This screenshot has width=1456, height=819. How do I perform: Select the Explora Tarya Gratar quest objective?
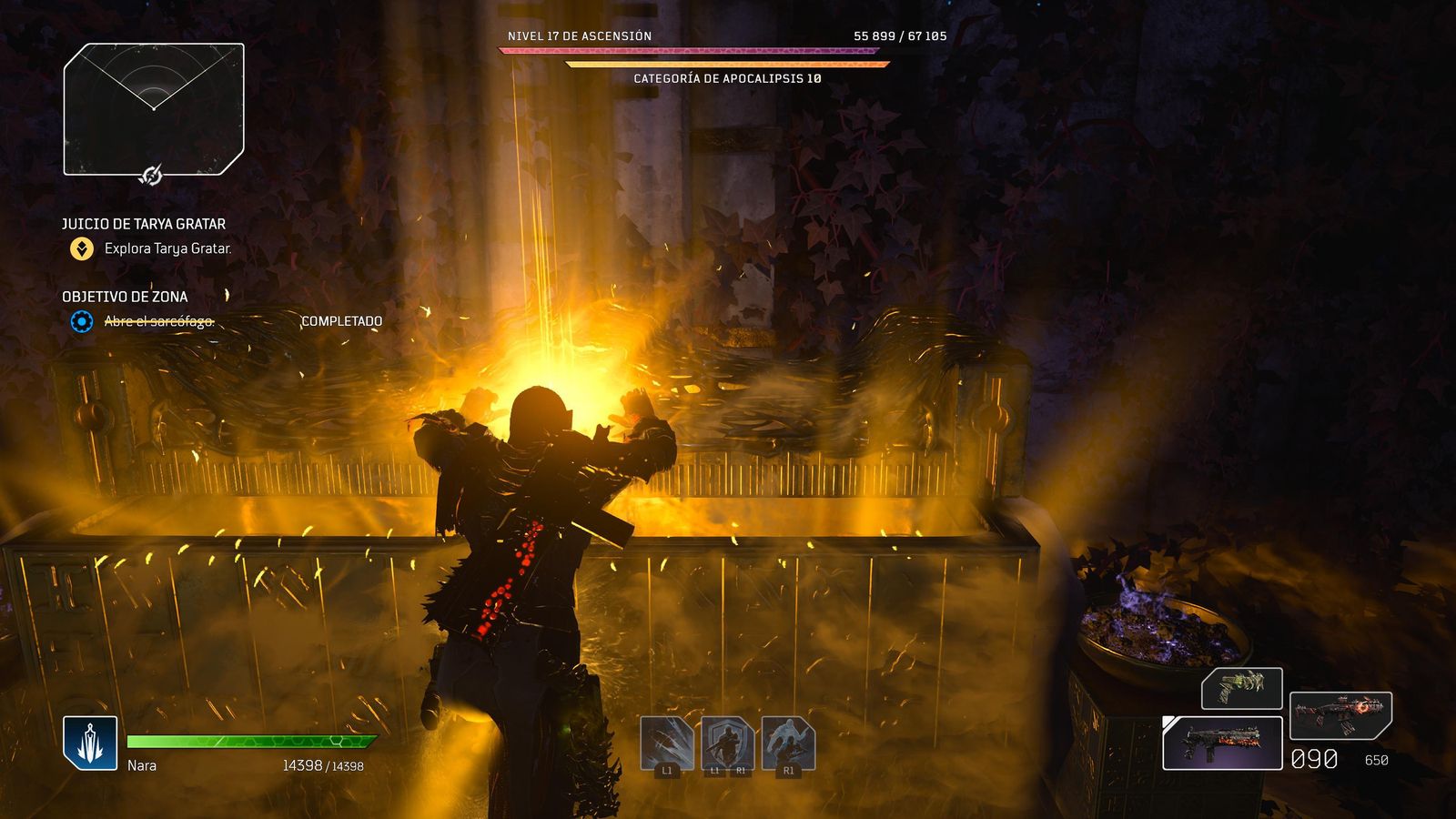click(x=167, y=248)
